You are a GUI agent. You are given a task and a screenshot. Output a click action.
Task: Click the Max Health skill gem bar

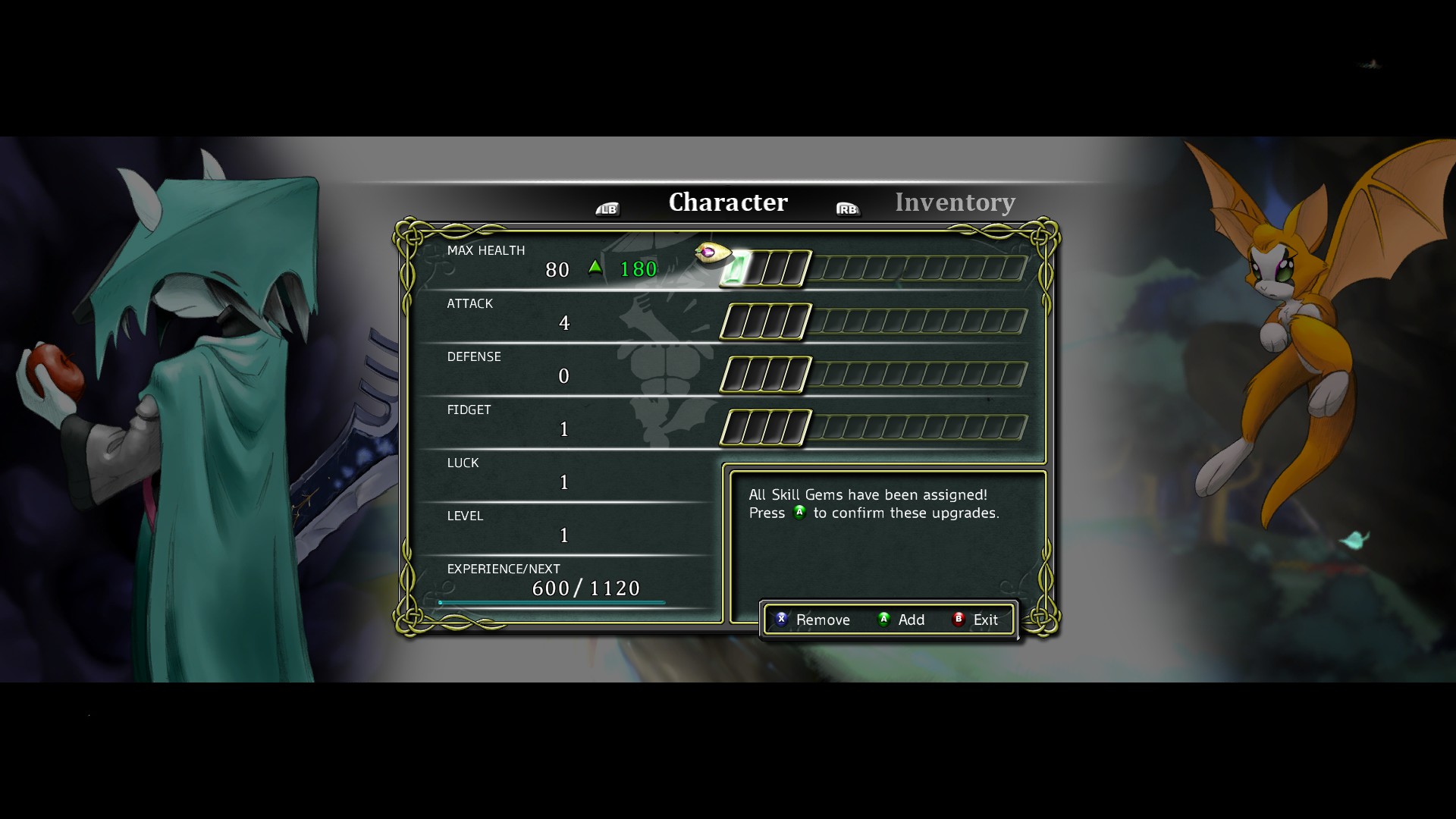pos(874,268)
